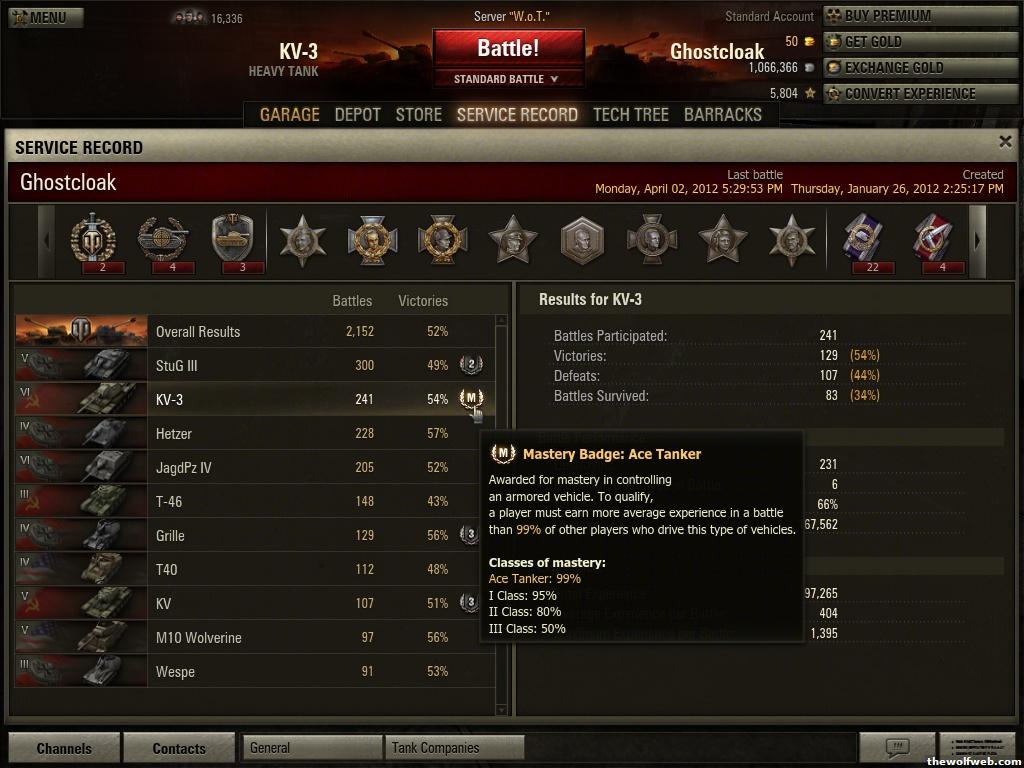Screen dimensions: 1024x768
Task: Switch to the General chat tab
Action: [312, 748]
